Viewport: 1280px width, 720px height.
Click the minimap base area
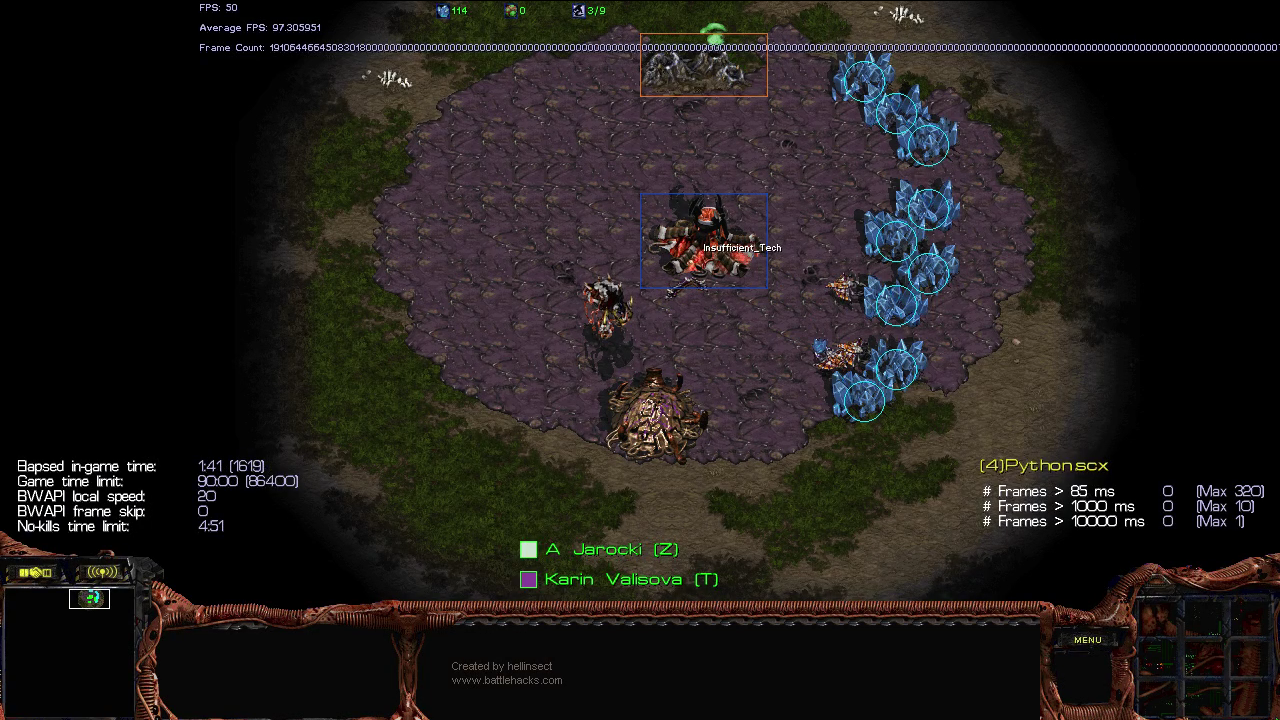click(90, 598)
